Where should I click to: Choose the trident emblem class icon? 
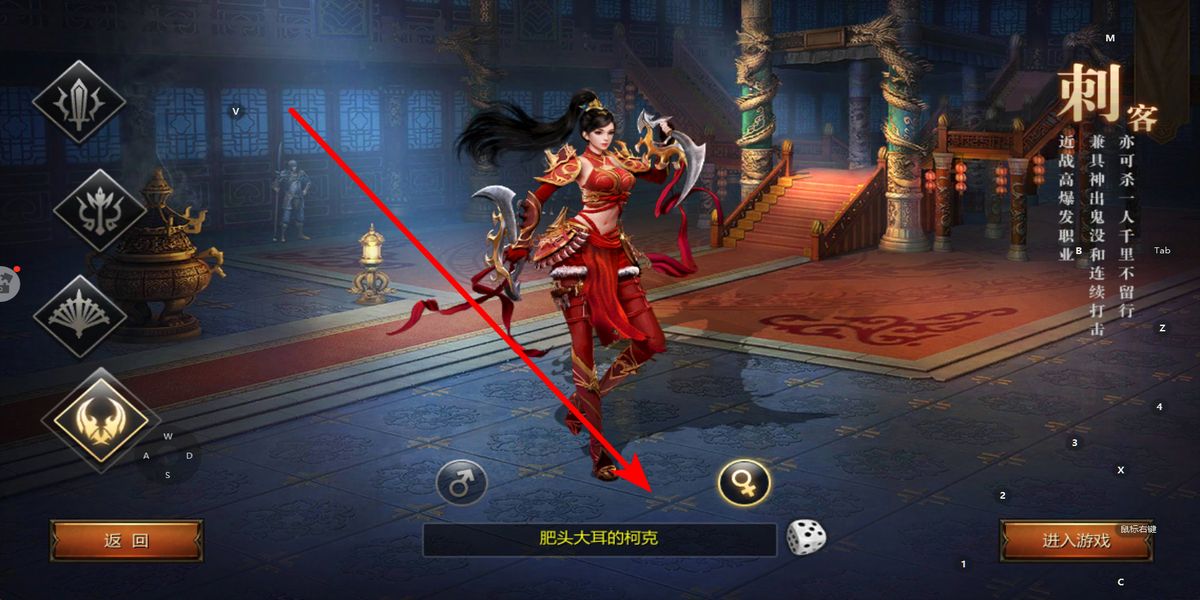pyautogui.click(x=98, y=210)
